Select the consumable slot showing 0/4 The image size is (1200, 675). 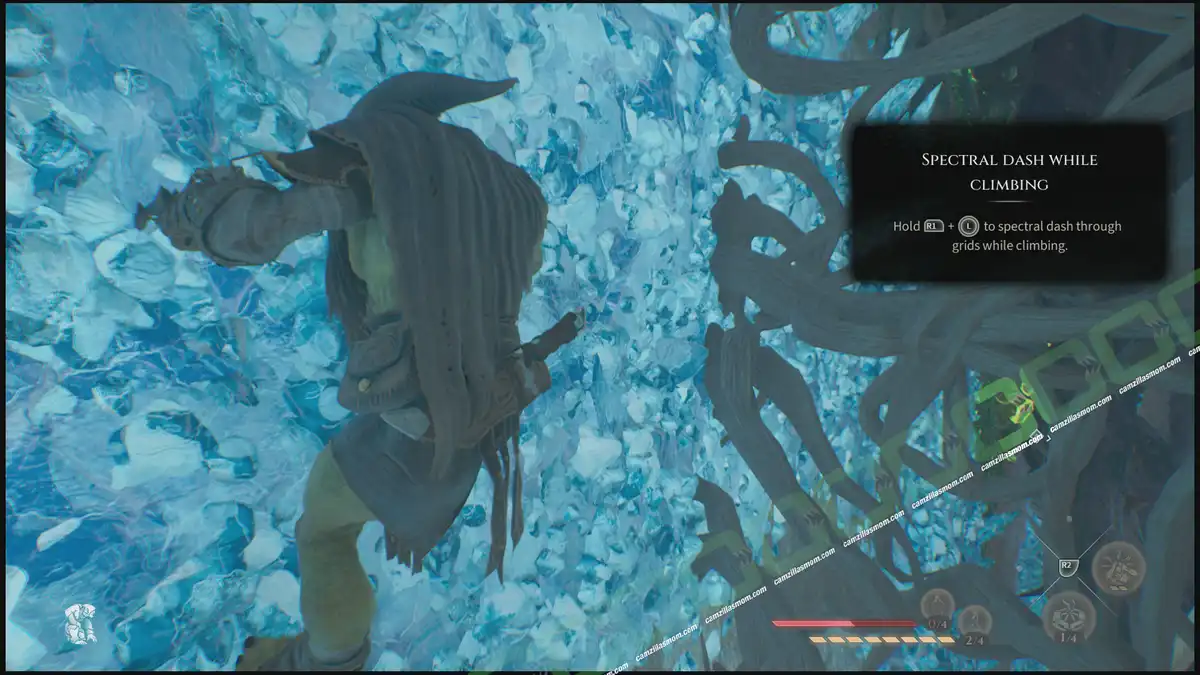click(937, 606)
